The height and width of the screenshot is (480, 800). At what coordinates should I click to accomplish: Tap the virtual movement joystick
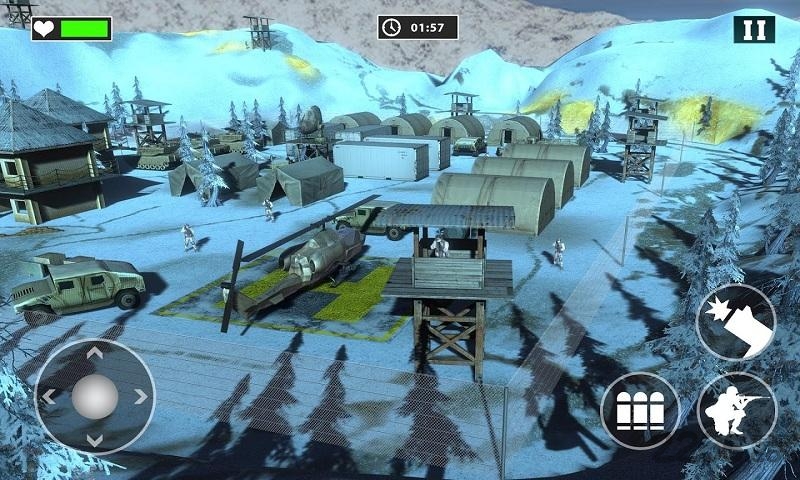click(95, 397)
